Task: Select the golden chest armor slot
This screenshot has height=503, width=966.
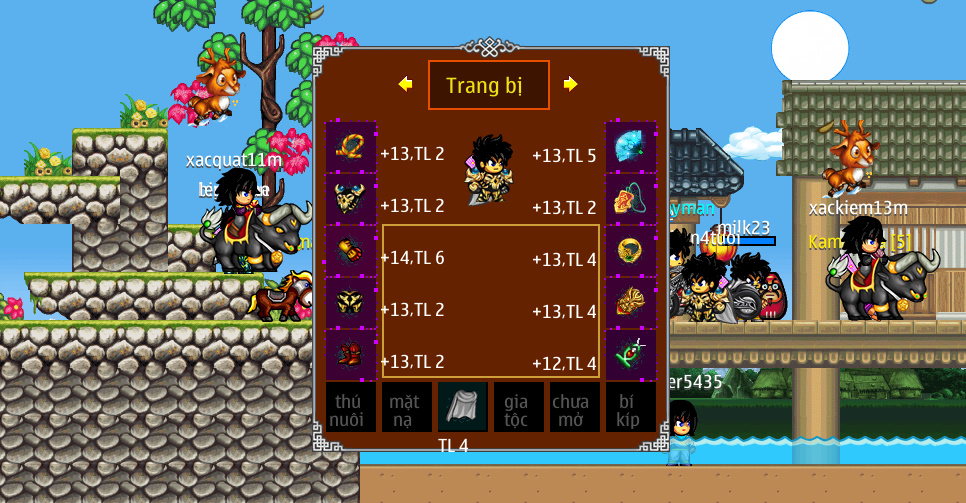Action: click(x=351, y=303)
